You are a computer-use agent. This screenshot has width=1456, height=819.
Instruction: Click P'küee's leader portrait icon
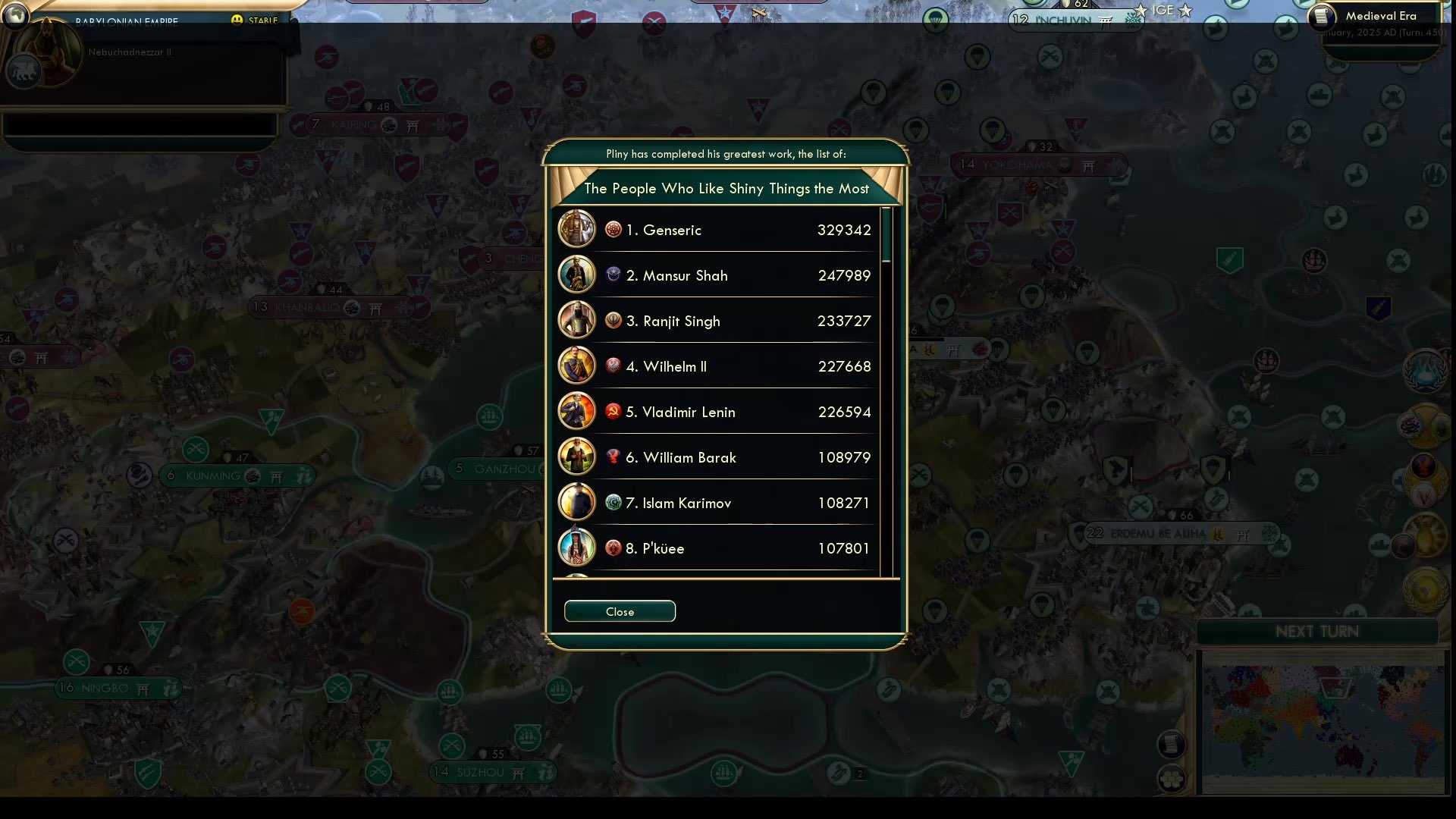click(577, 548)
